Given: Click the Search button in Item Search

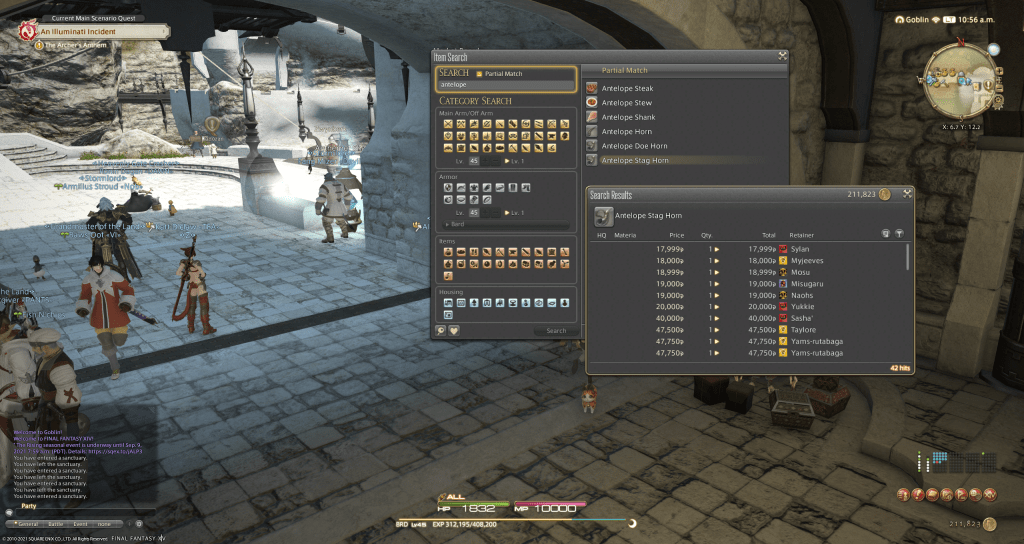Looking at the screenshot, I should (x=556, y=331).
